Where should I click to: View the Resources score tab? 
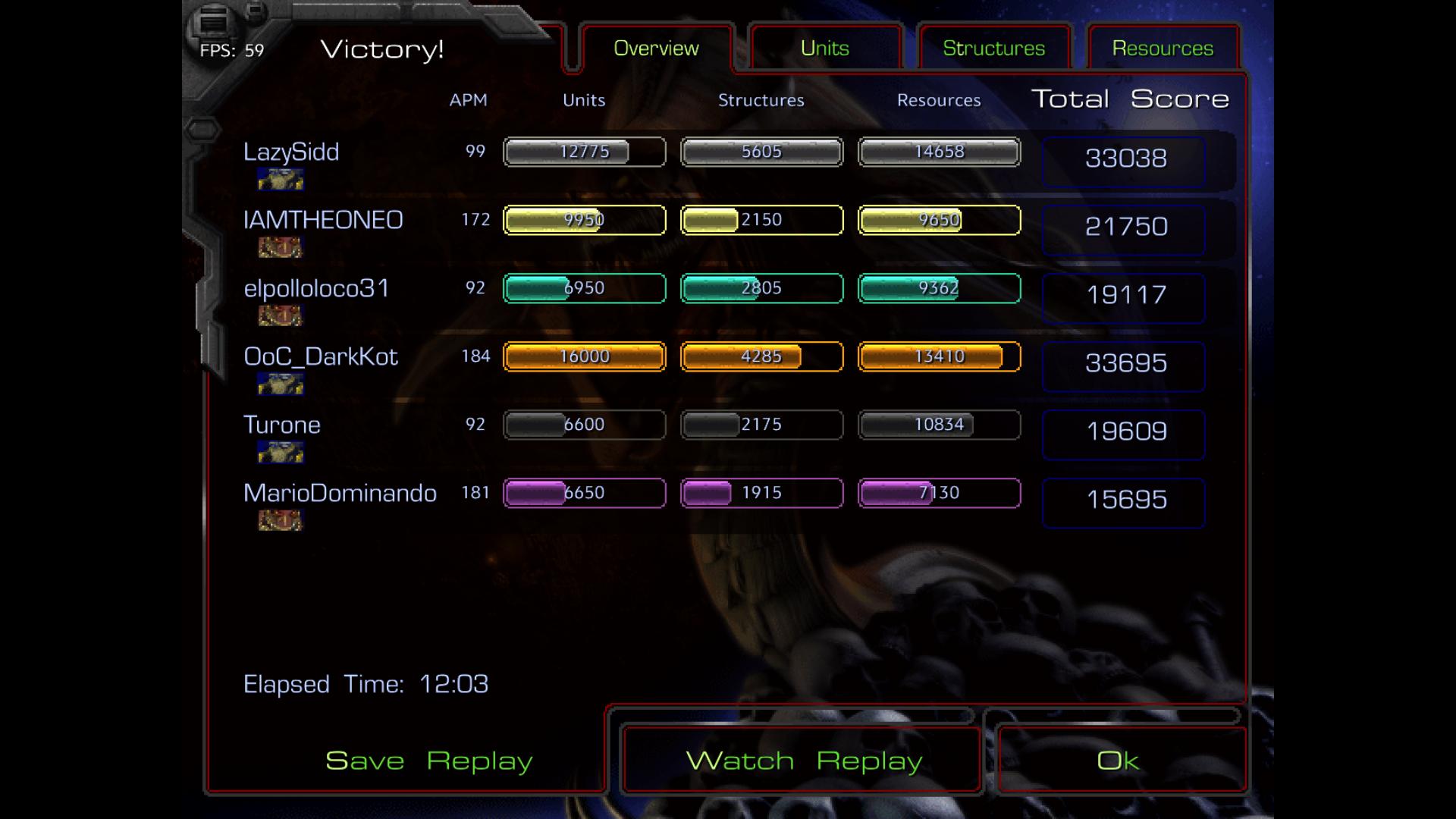pos(1163,49)
